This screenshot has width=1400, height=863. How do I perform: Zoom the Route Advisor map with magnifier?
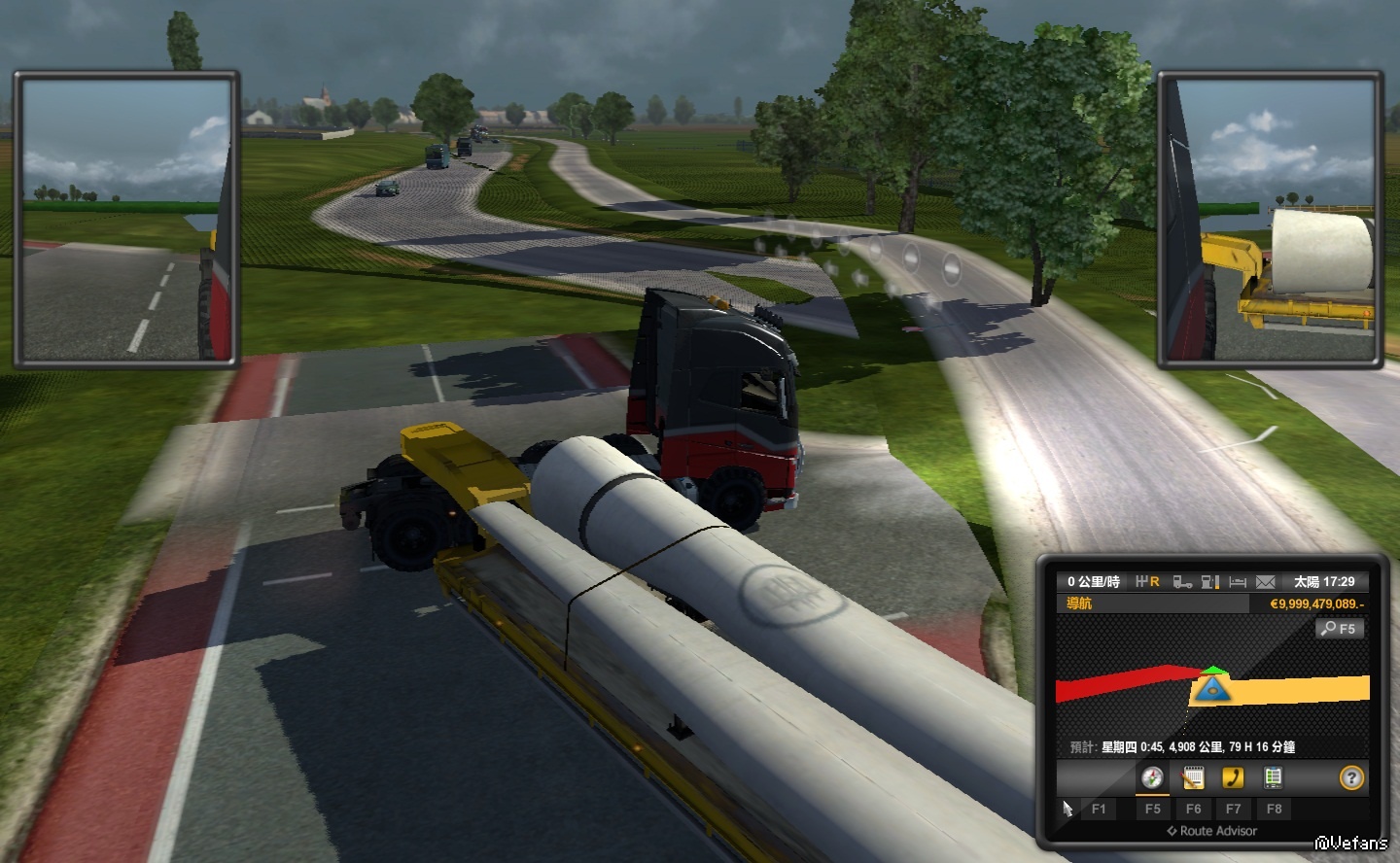pyautogui.click(x=1340, y=629)
